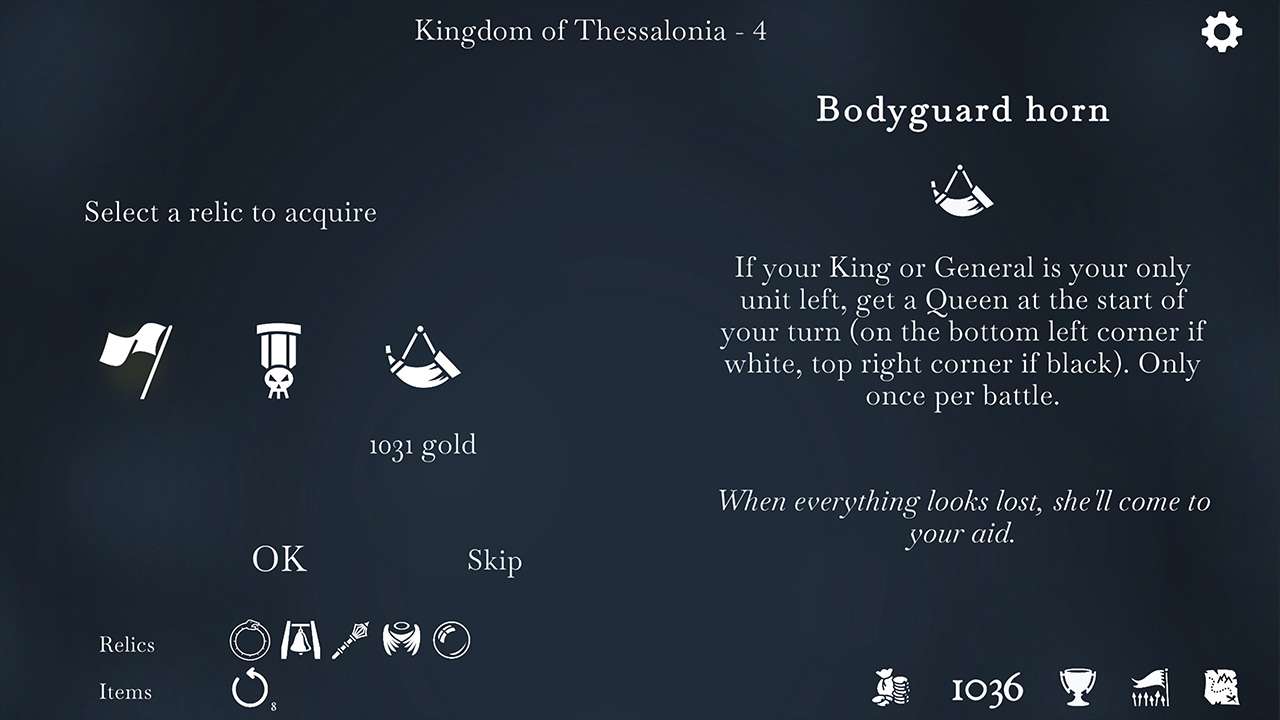Screen dimensions: 1280x720
Task: Select the skull medal relic option
Action: (x=277, y=363)
